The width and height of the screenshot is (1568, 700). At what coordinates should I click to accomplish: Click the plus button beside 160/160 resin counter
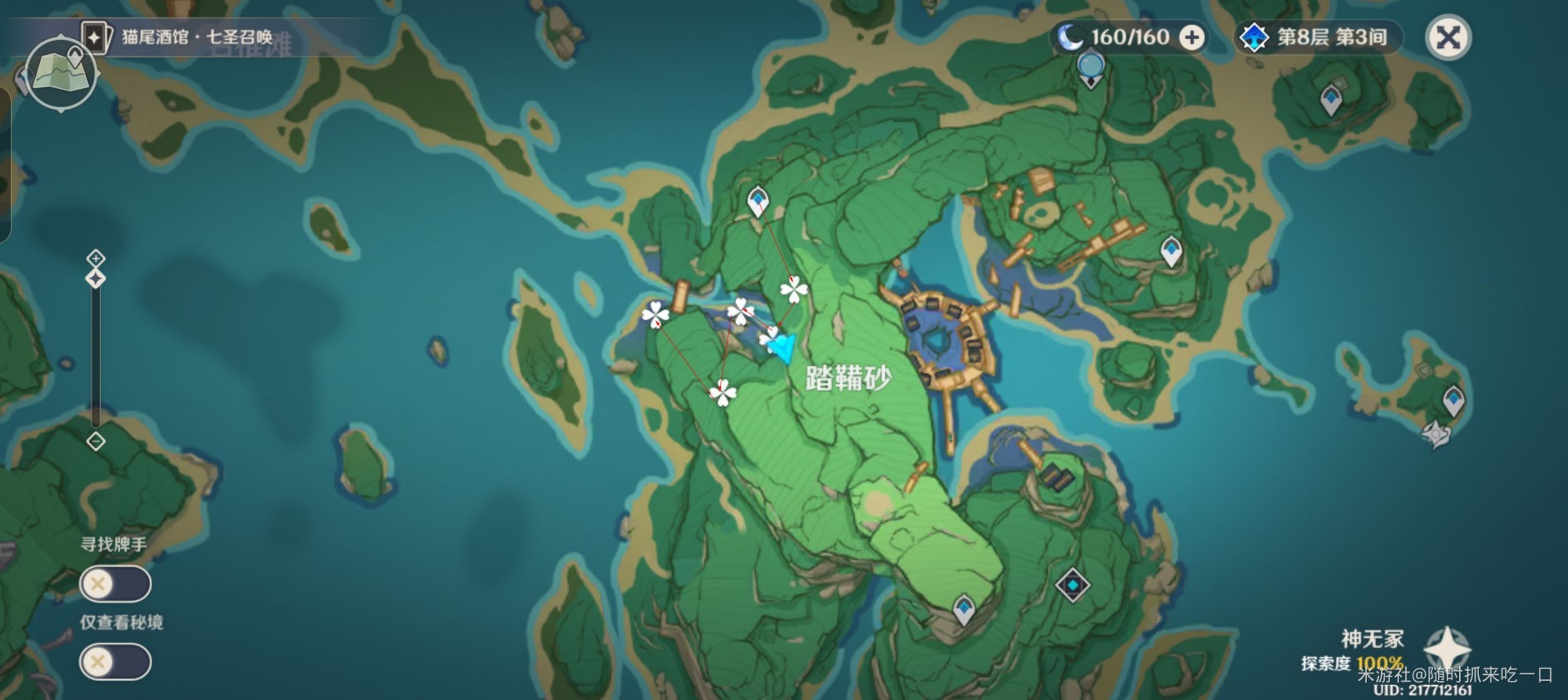[1191, 37]
